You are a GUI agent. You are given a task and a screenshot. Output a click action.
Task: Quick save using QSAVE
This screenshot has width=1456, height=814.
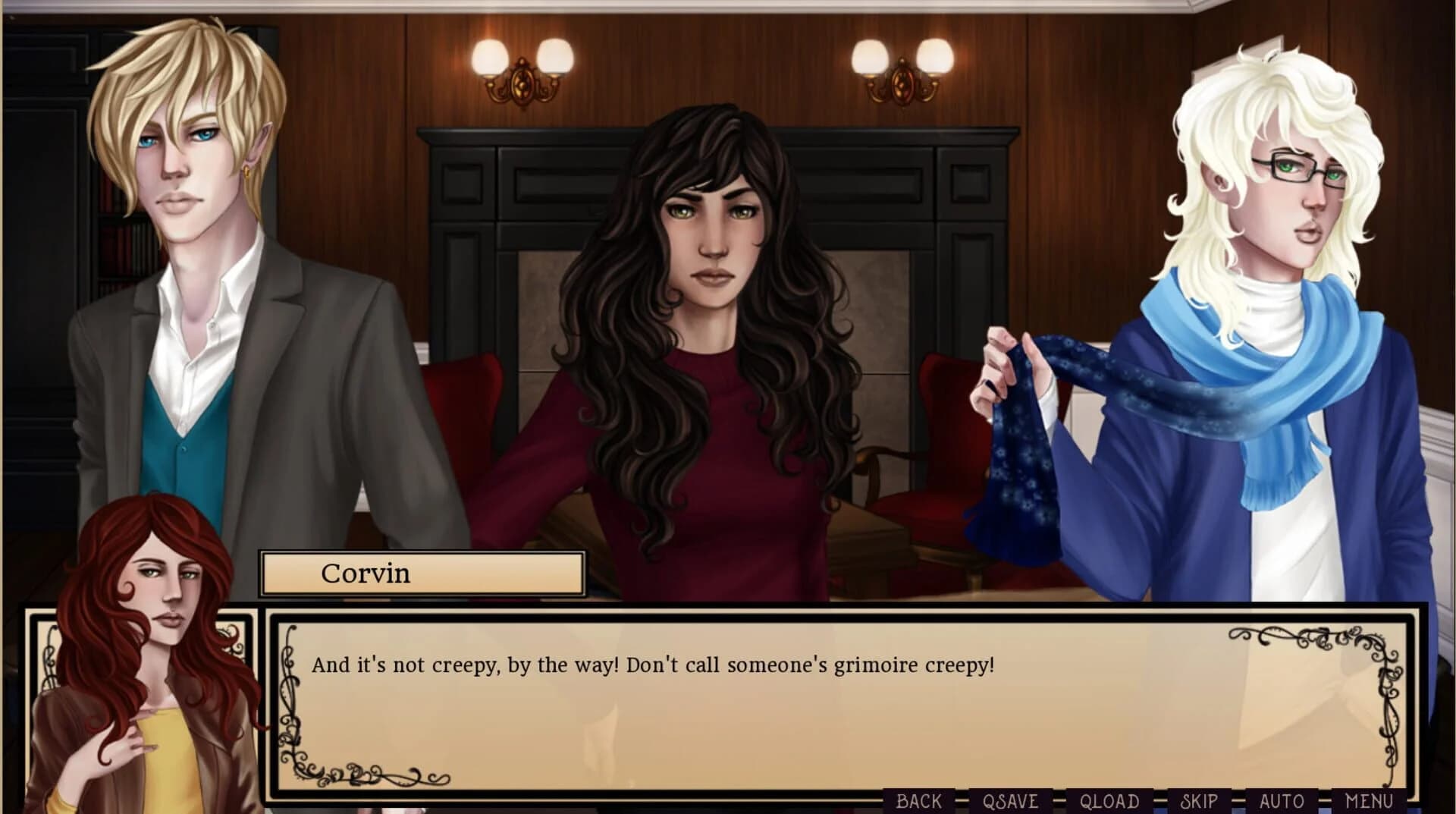[x=1011, y=802]
